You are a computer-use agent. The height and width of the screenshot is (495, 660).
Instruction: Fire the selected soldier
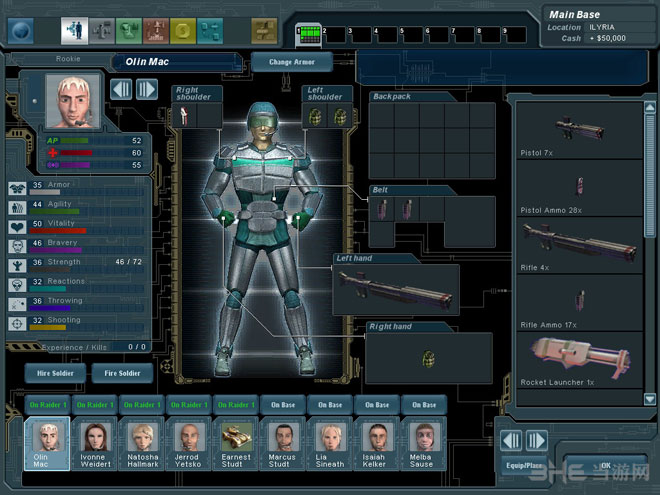pyautogui.click(x=122, y=373)
